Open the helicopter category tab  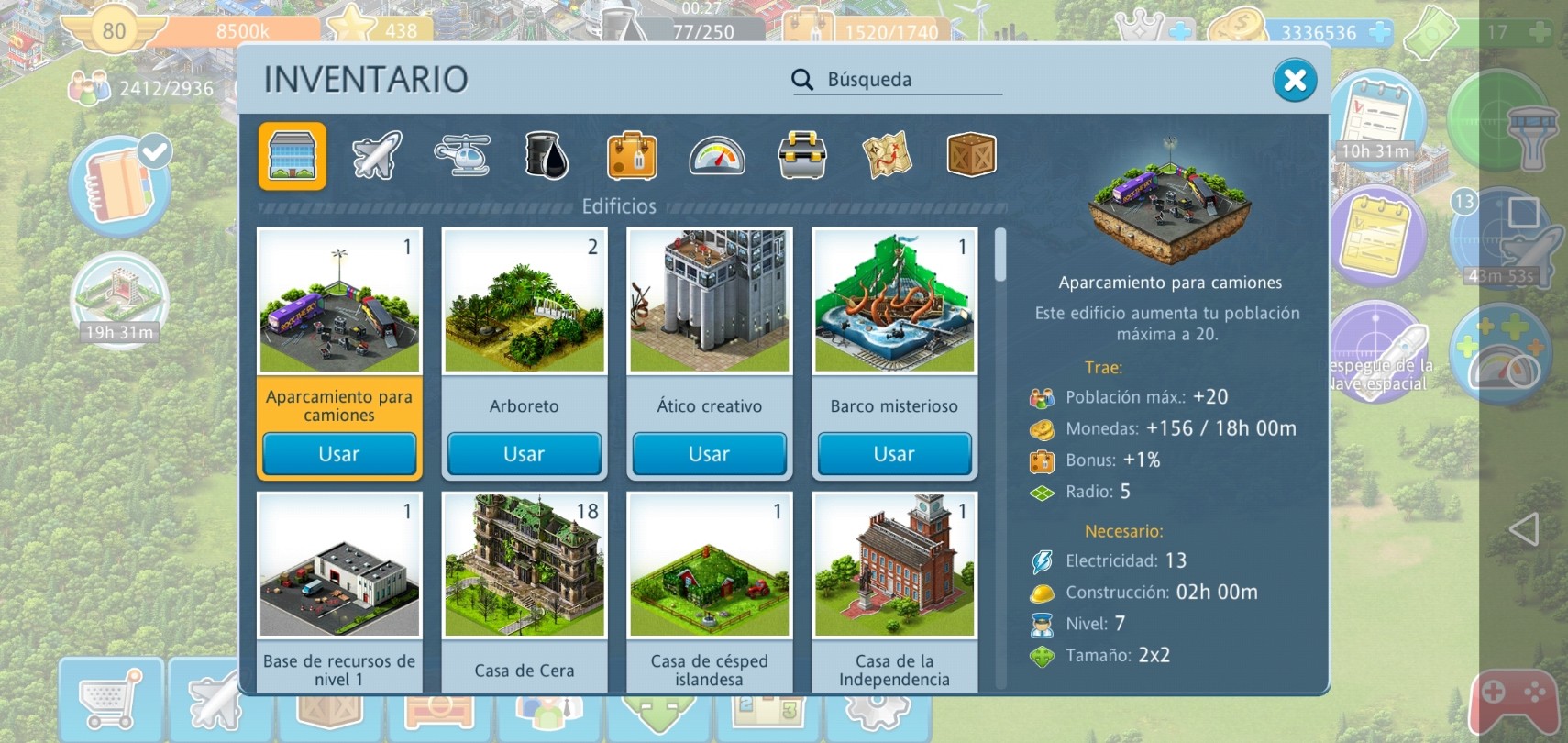461,155
